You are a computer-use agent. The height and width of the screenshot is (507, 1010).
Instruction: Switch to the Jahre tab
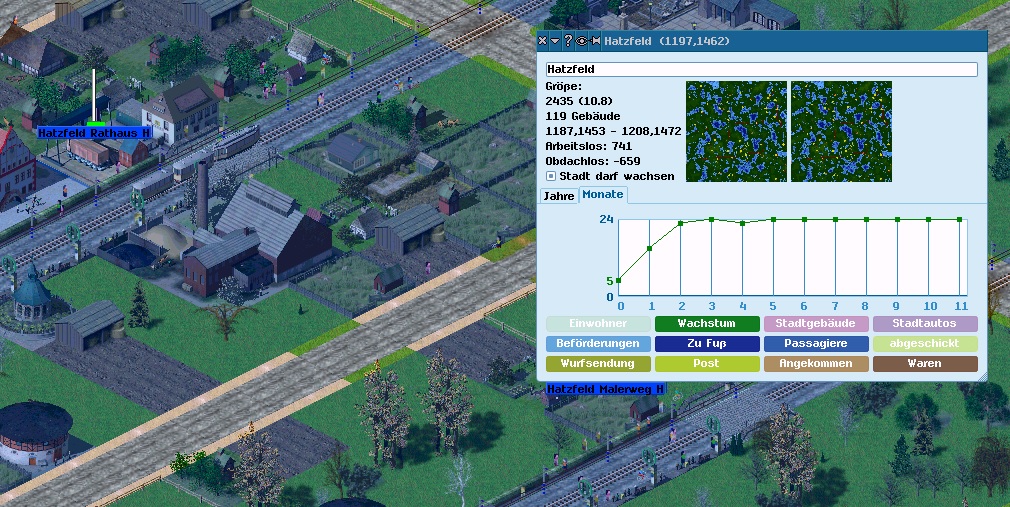click(558, 196)
